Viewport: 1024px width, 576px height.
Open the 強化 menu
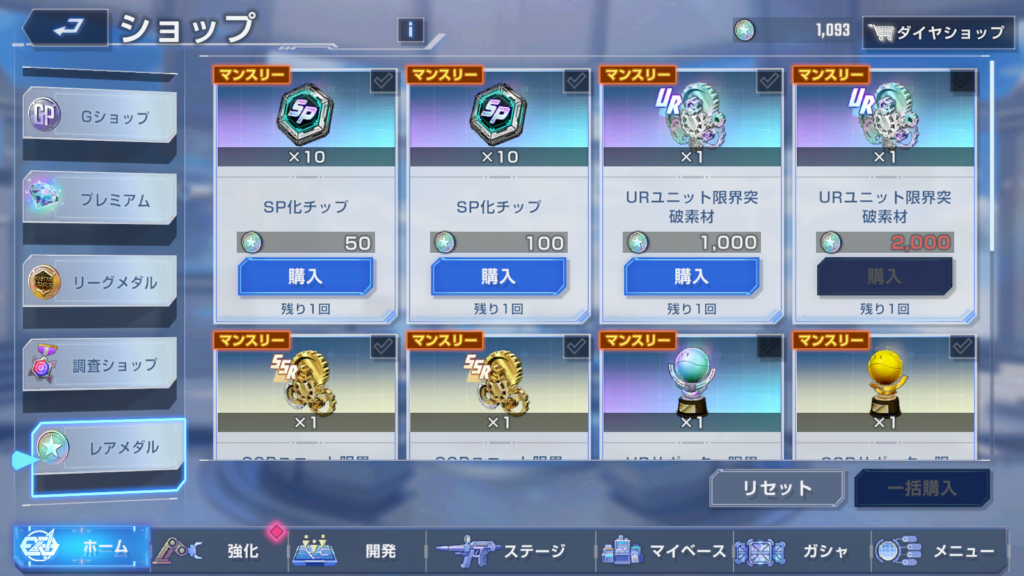pos(220,550)
